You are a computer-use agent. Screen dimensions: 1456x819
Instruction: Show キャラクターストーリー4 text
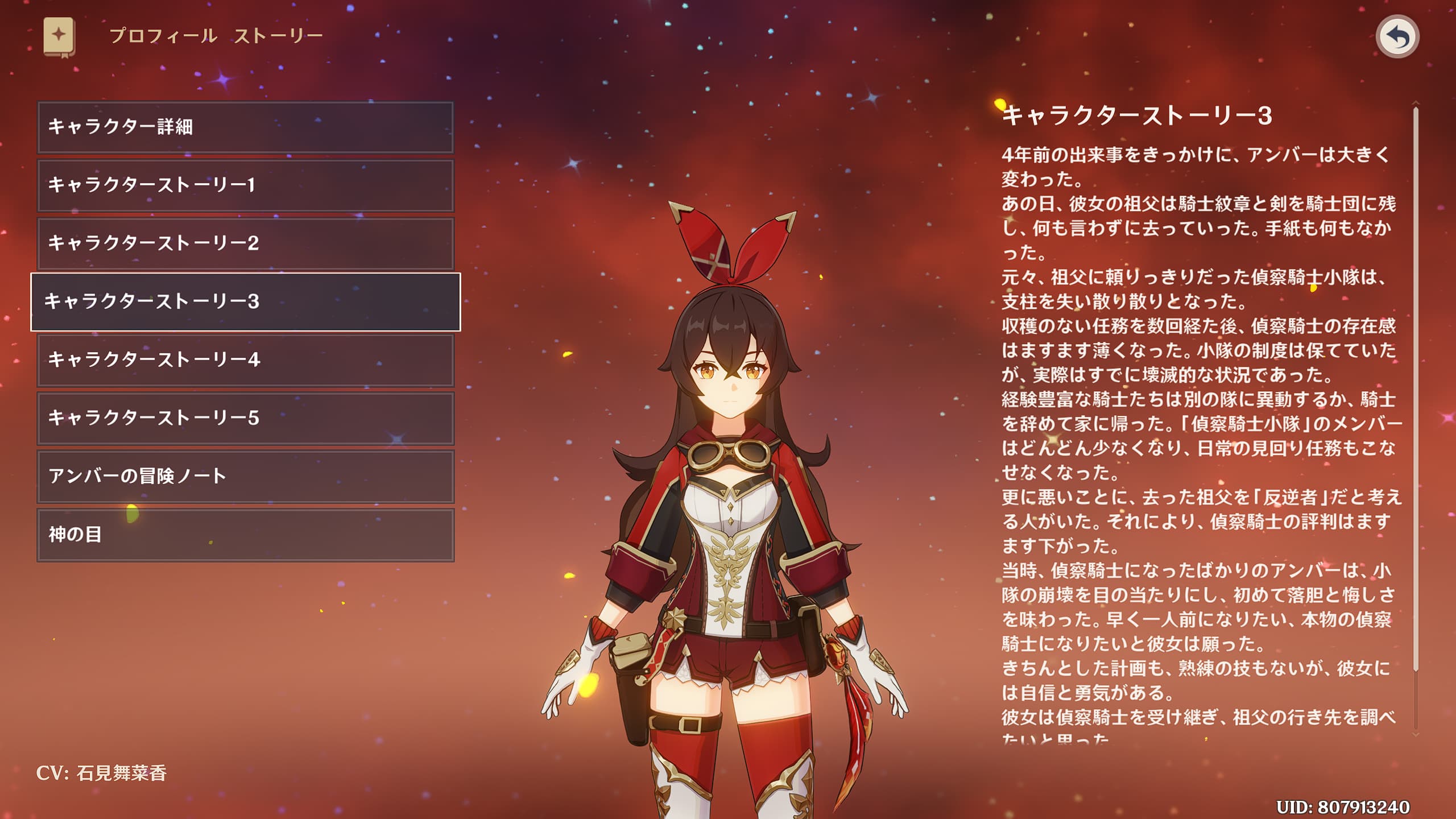click(x=245, y=360)
